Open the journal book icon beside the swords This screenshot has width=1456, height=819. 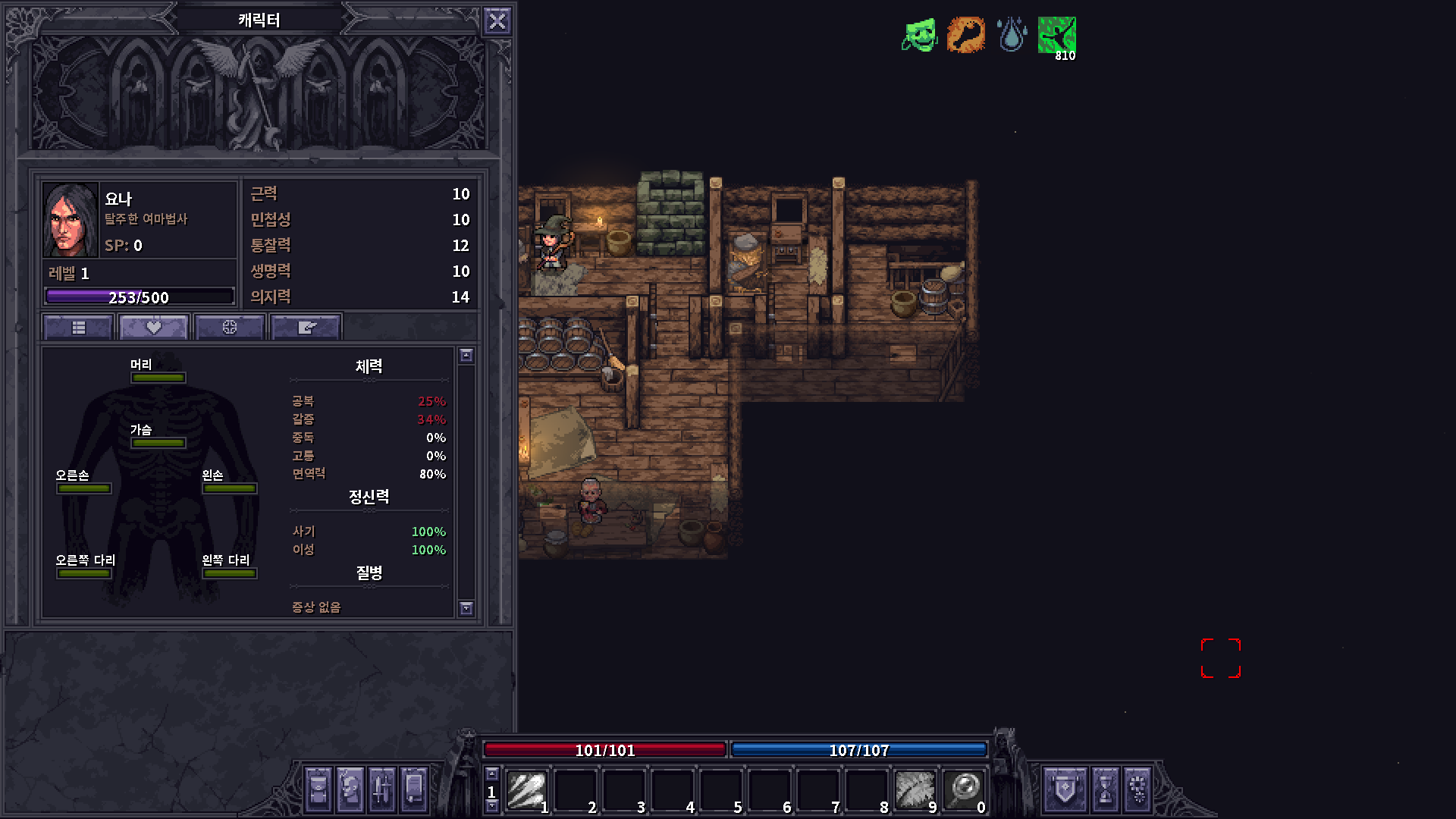tap(412, 789)
